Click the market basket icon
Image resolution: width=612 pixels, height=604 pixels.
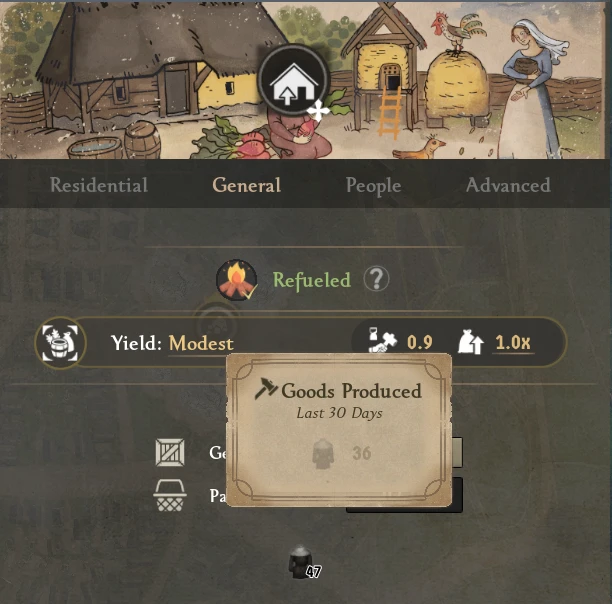coord(170,496)
